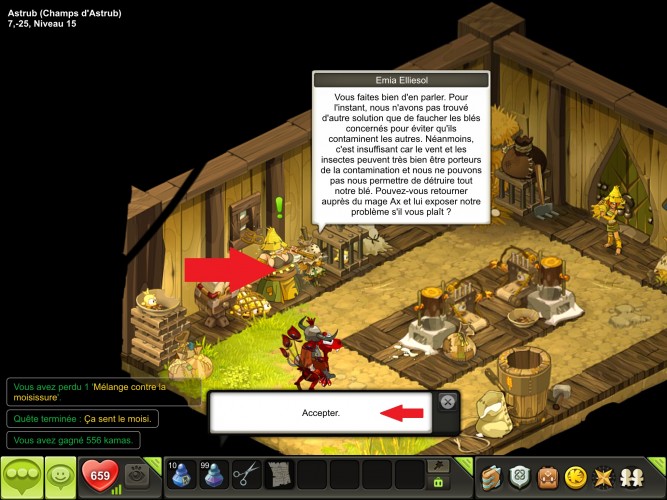The width and height of the screenshot is (667, 500).
Task: Use the scissors tool in hotbar
Action: click(245, 473)
